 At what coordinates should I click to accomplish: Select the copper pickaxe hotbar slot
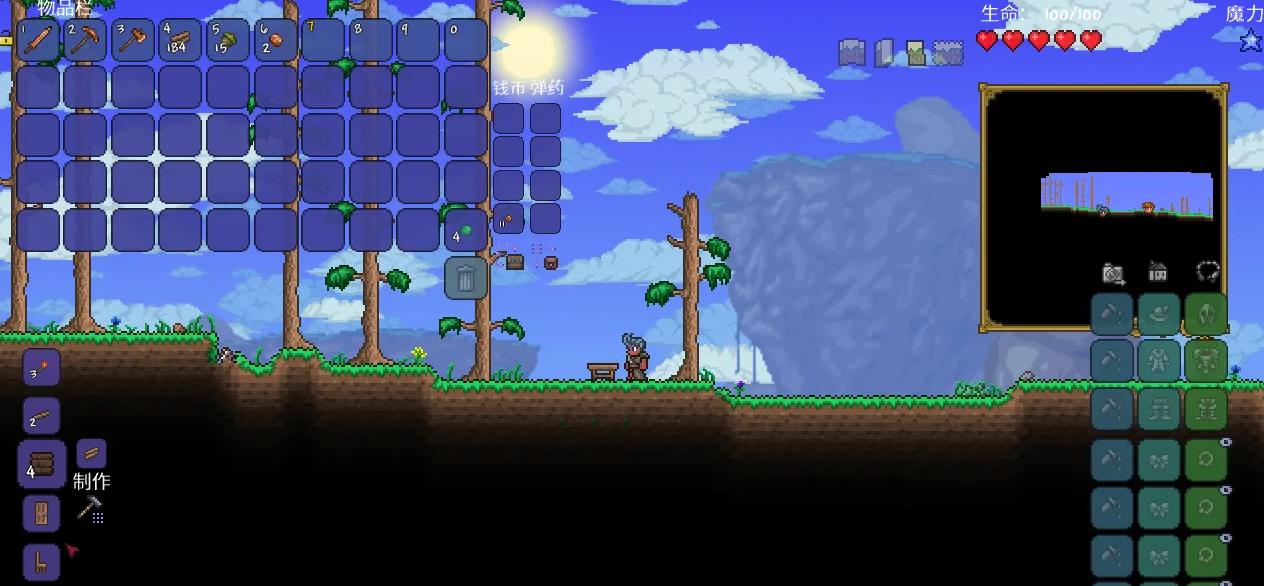point(87,41)
